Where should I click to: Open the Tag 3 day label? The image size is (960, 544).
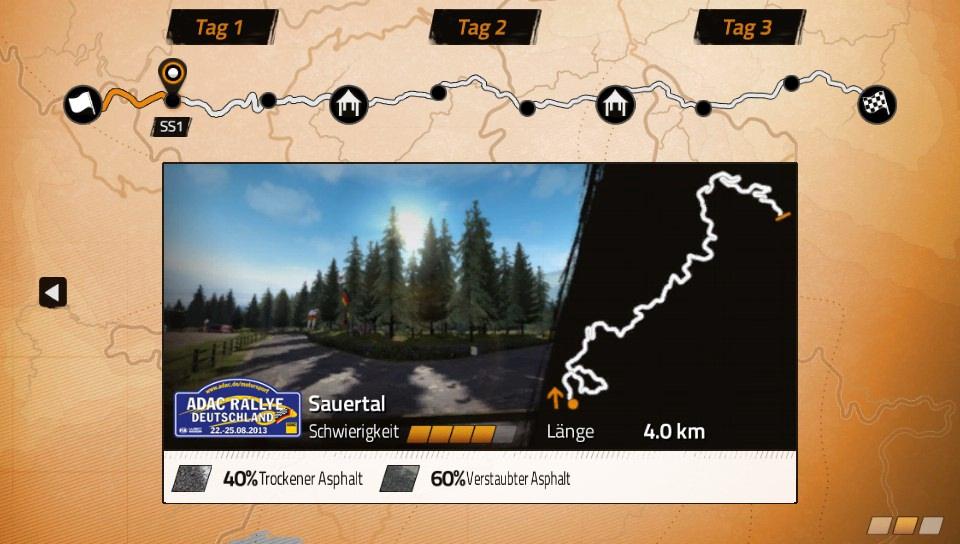(748, 27)
